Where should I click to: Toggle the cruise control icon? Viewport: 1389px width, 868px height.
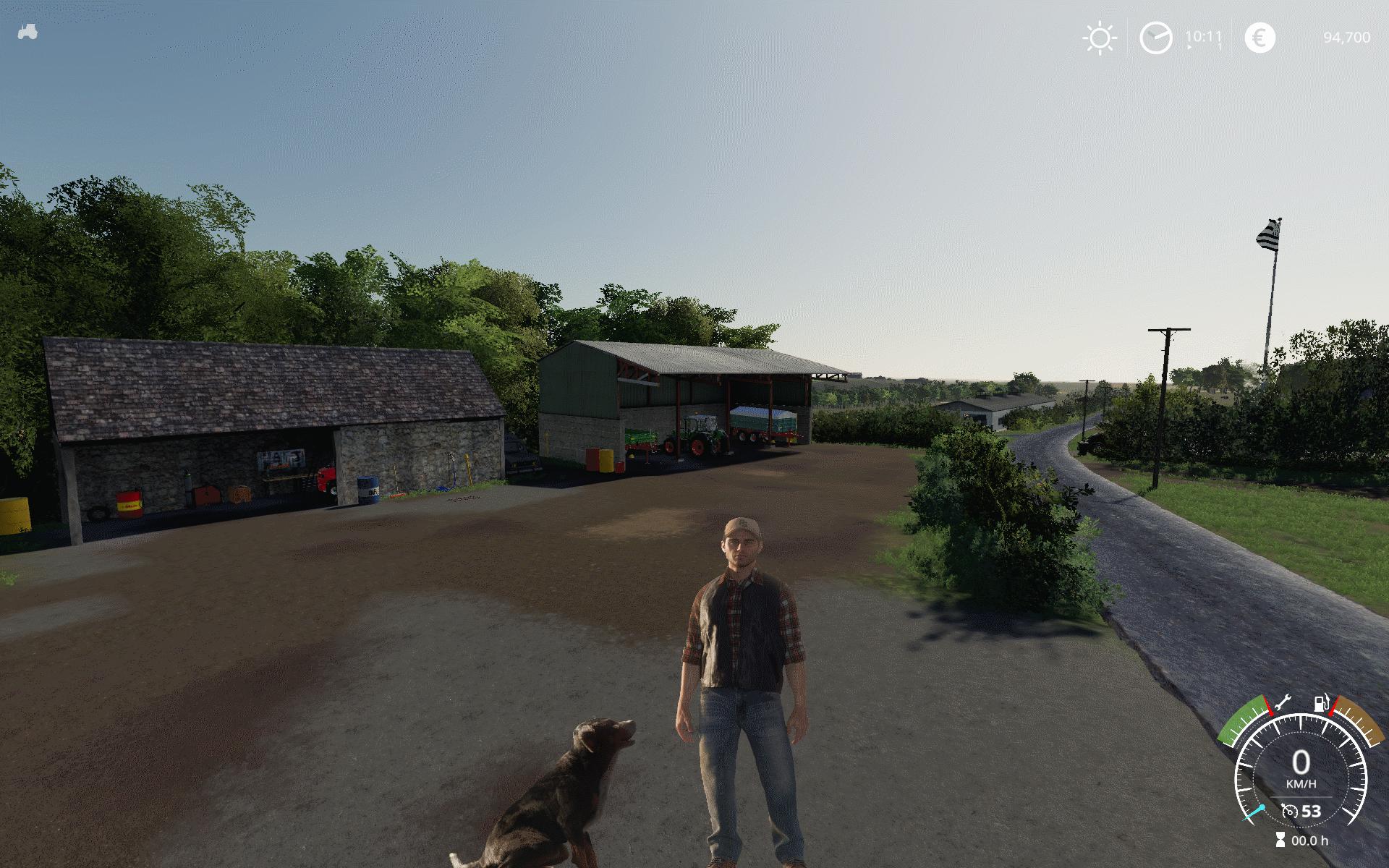click(1289, 811)
